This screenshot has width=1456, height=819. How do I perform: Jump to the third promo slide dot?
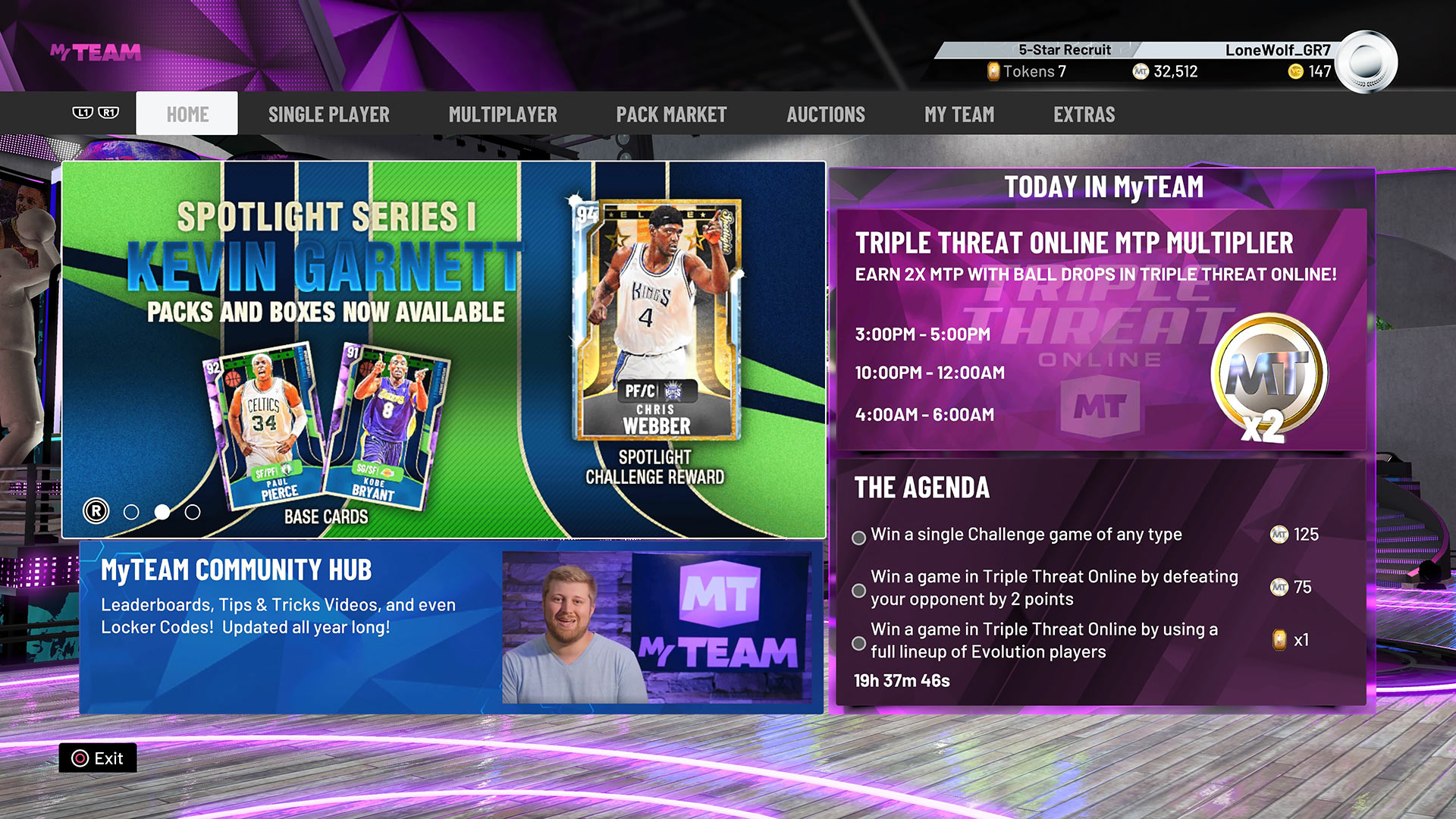point(192,512)
